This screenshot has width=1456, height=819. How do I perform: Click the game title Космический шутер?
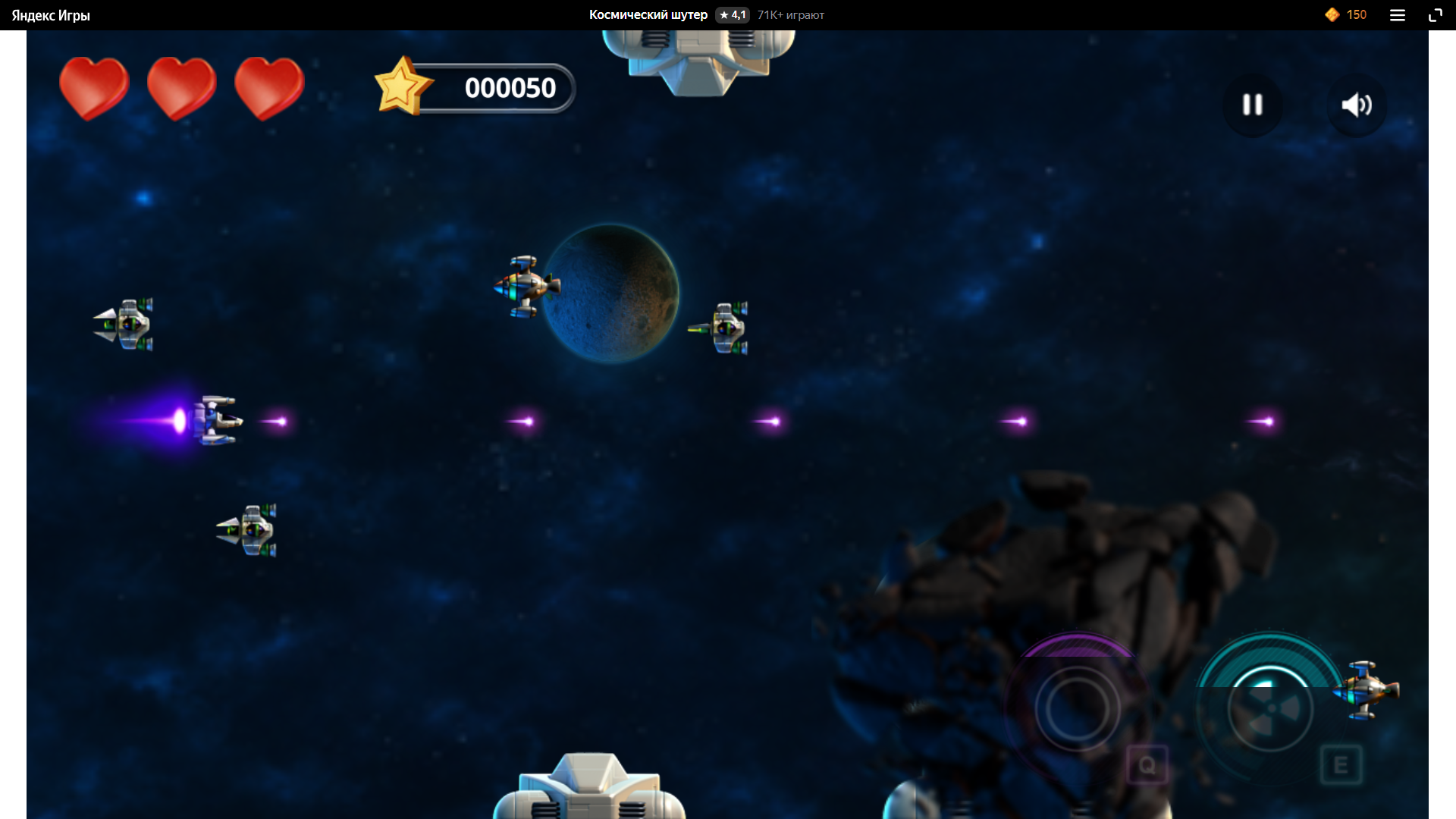[648, 14]
